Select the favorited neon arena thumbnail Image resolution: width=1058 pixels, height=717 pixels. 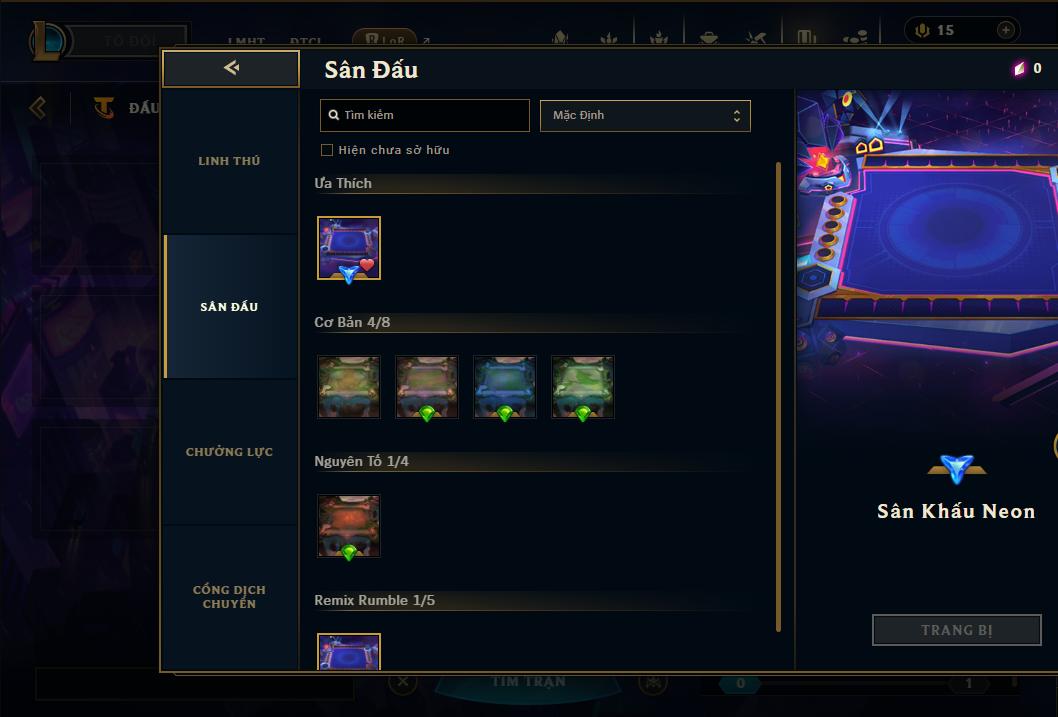tap(349, 248)
